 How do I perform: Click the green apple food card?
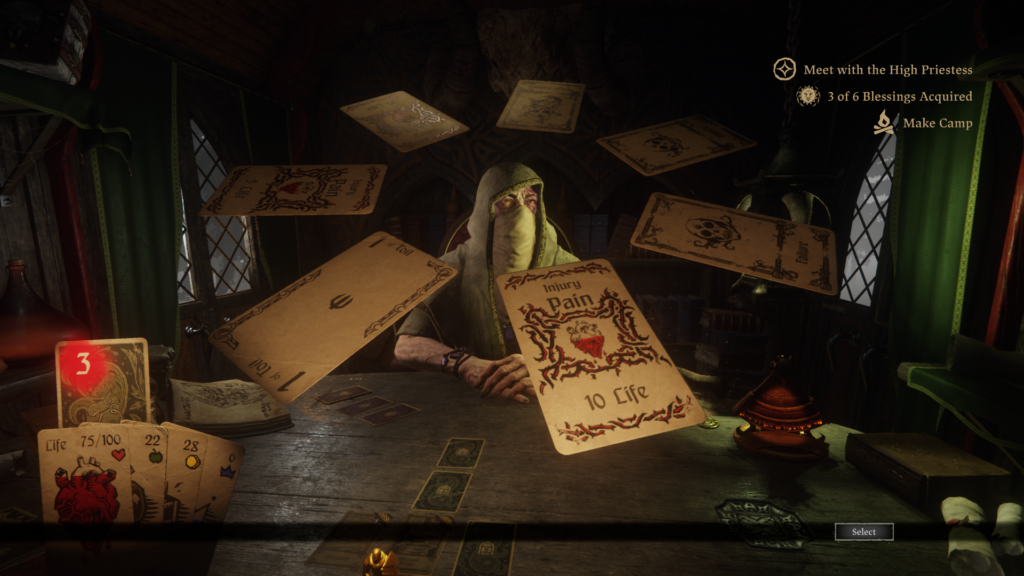tap(153, 468)
